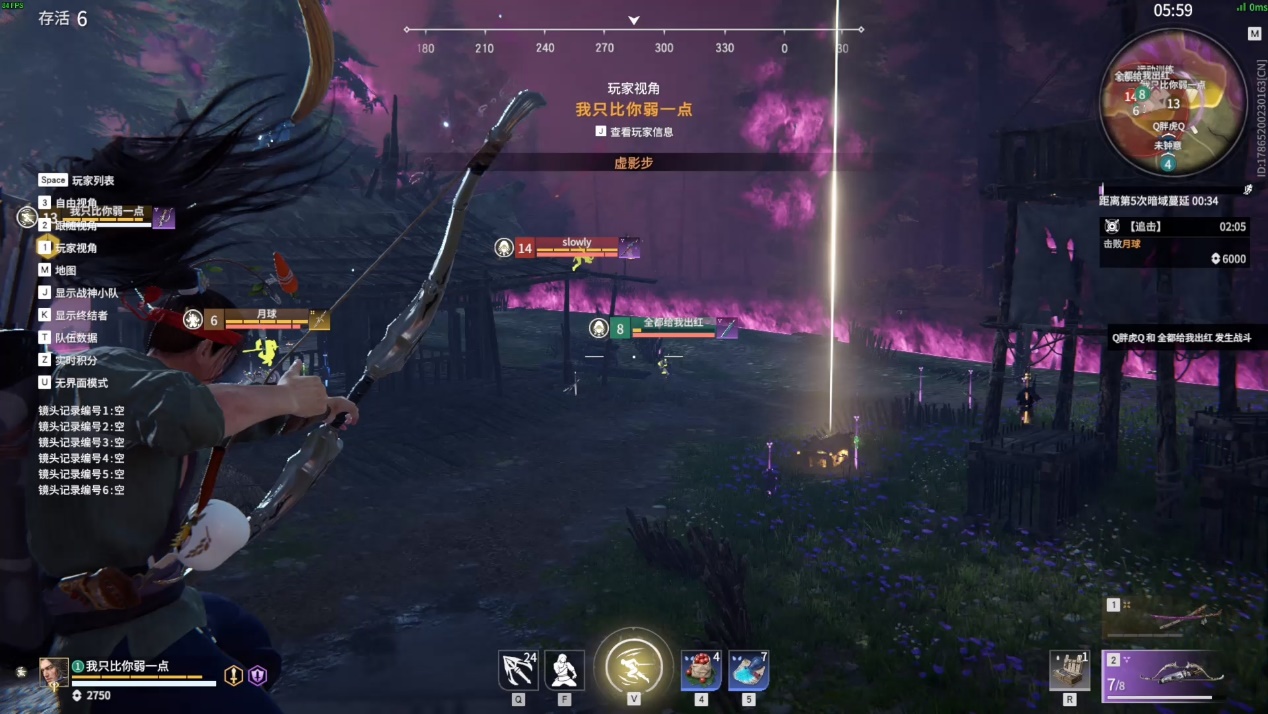Toggle 显示战神小队 squad display

pyautogui.click(x=86, y=293)
